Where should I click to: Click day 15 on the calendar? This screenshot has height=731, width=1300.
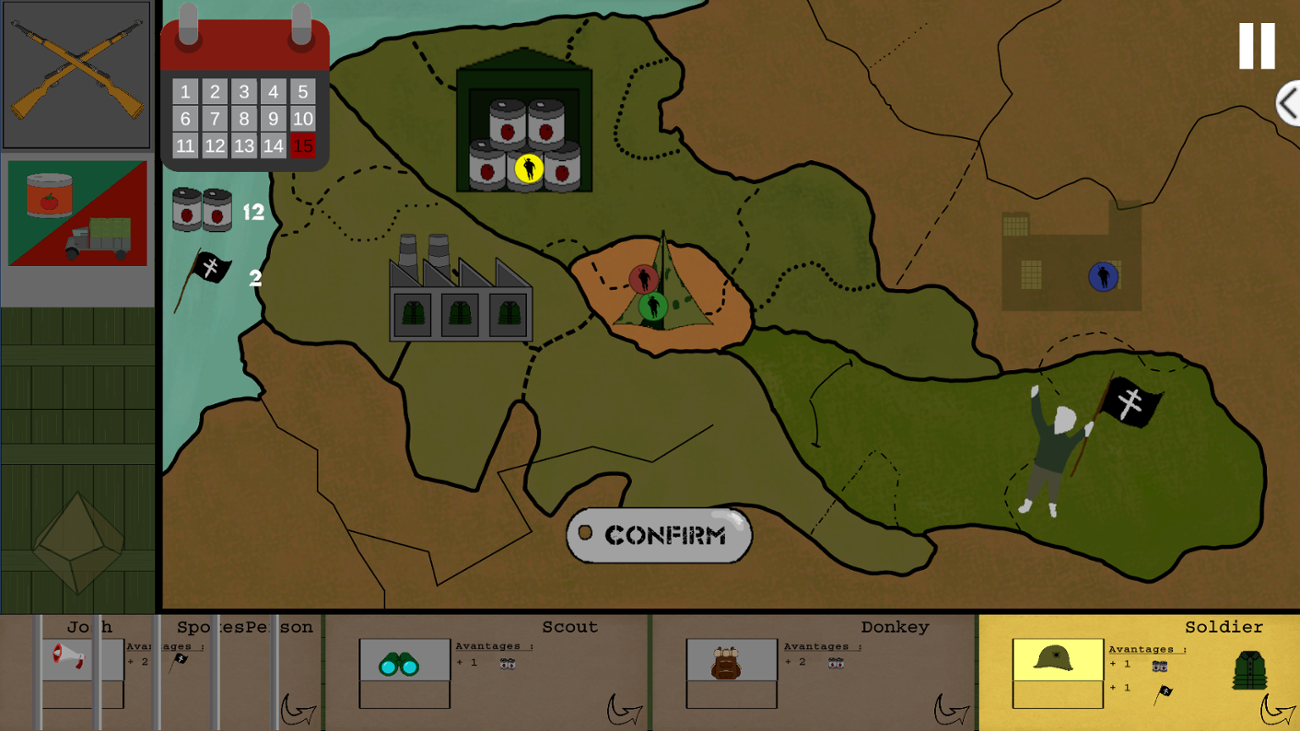(x=301, y=146)
